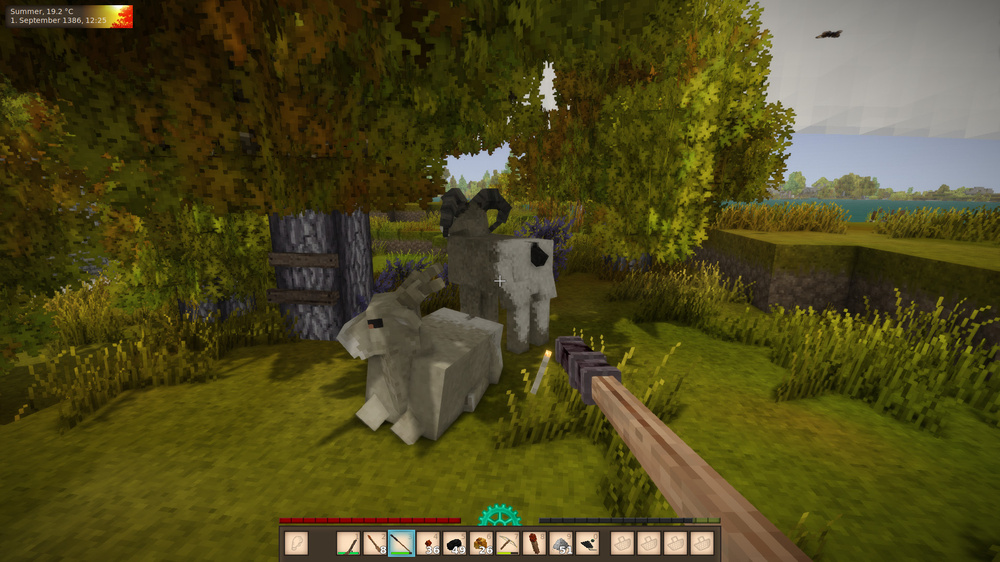Select the dark item in slot 0
The height and width of the screenshot is (562, 1000).
[588, 543]
